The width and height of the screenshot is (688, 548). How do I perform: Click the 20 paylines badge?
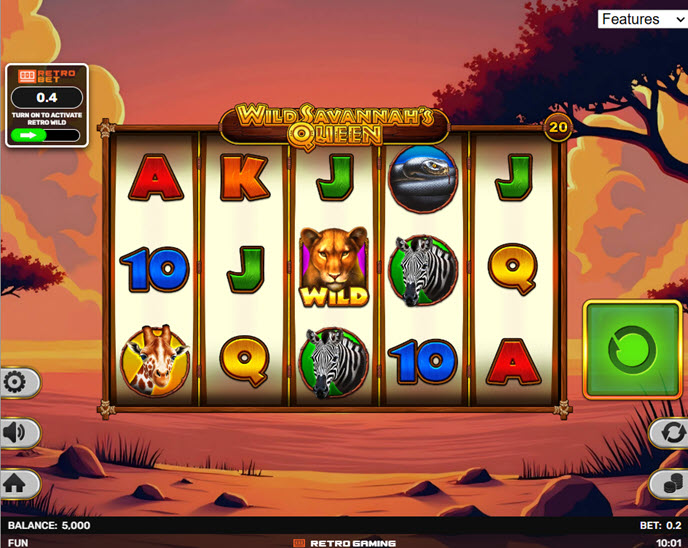(558, 126)
